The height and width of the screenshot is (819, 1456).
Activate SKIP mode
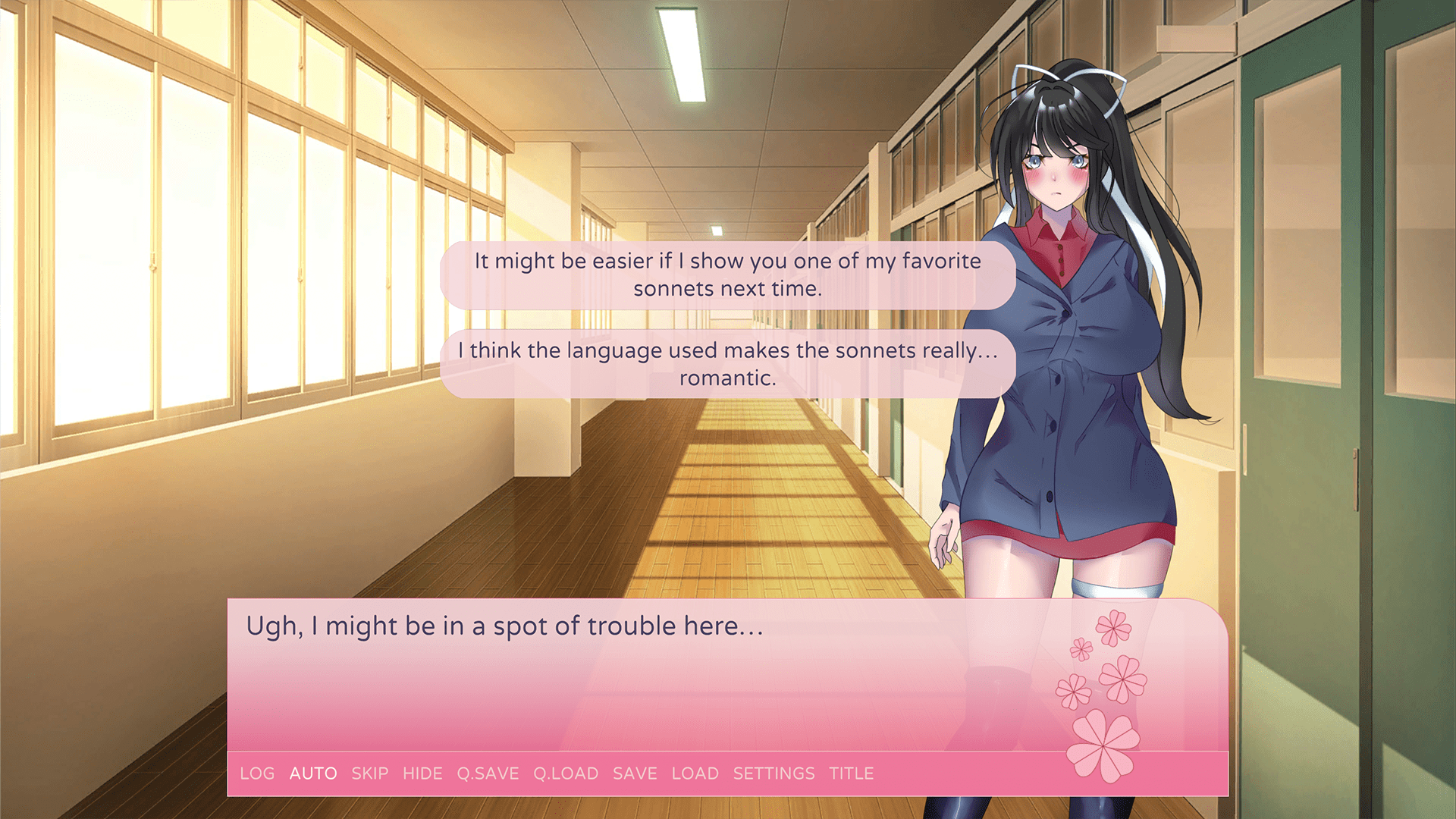(x=369, y=773)
